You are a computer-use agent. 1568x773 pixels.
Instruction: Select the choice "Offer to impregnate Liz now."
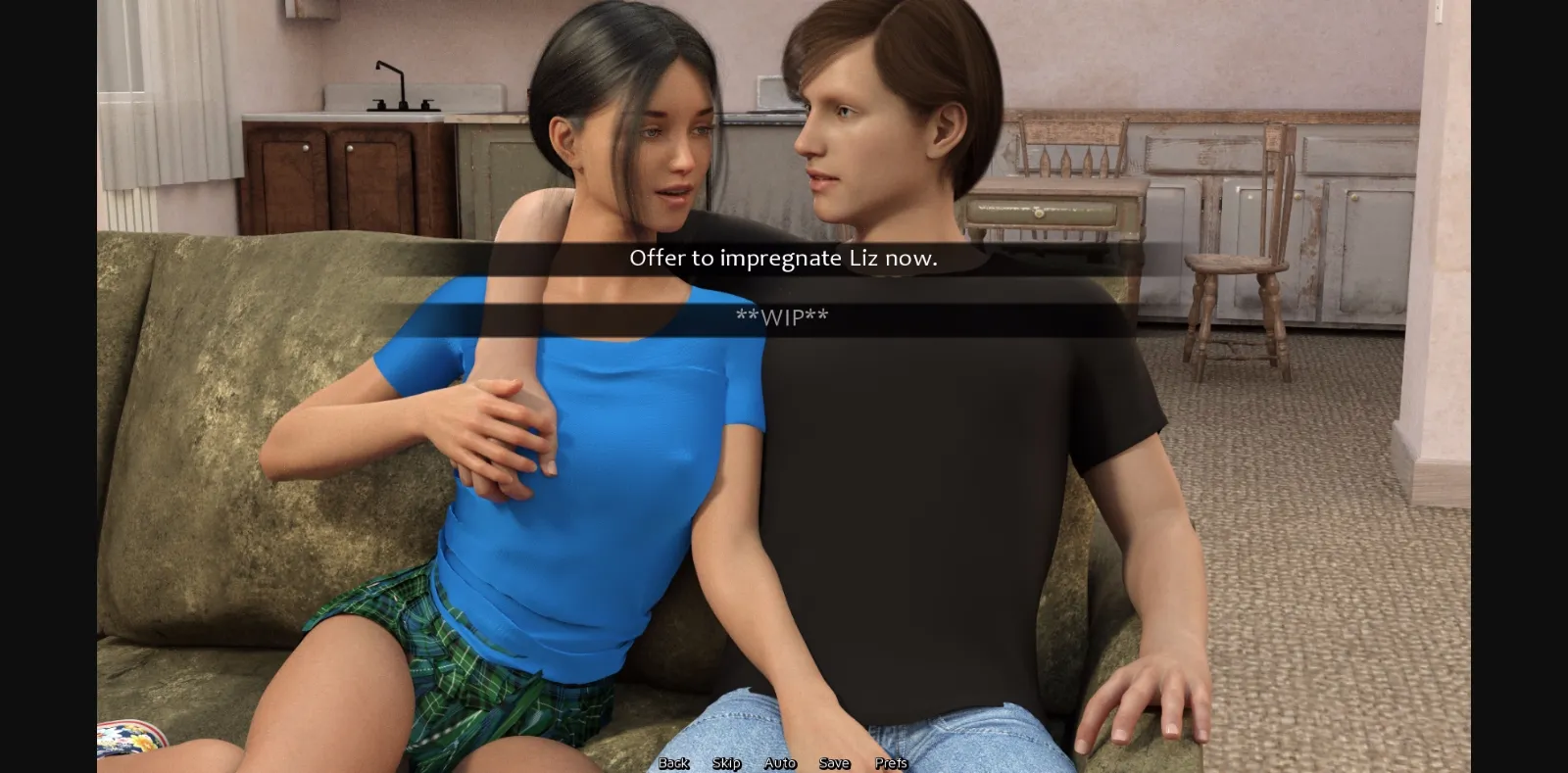click(783, 259)
